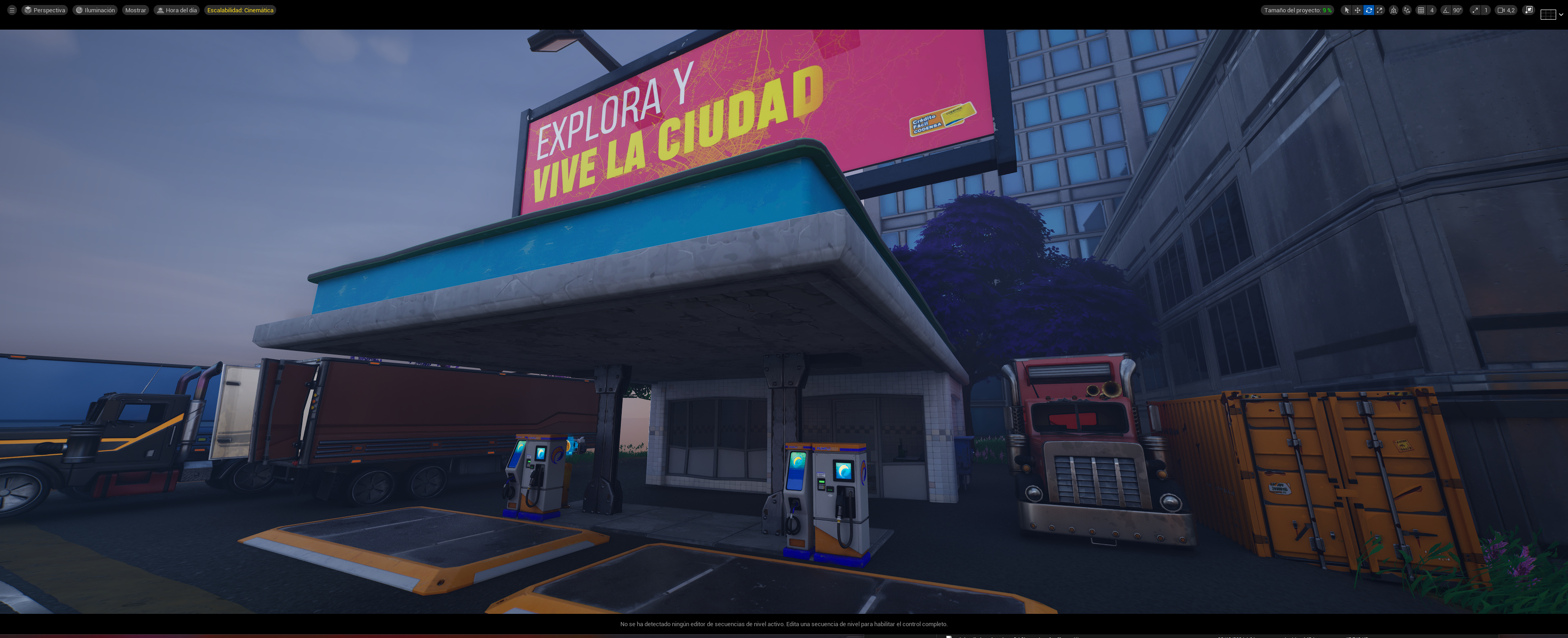Click the Tamaño del proyecto indicator
The image size is (1568, 638).
click(1297, 10)
